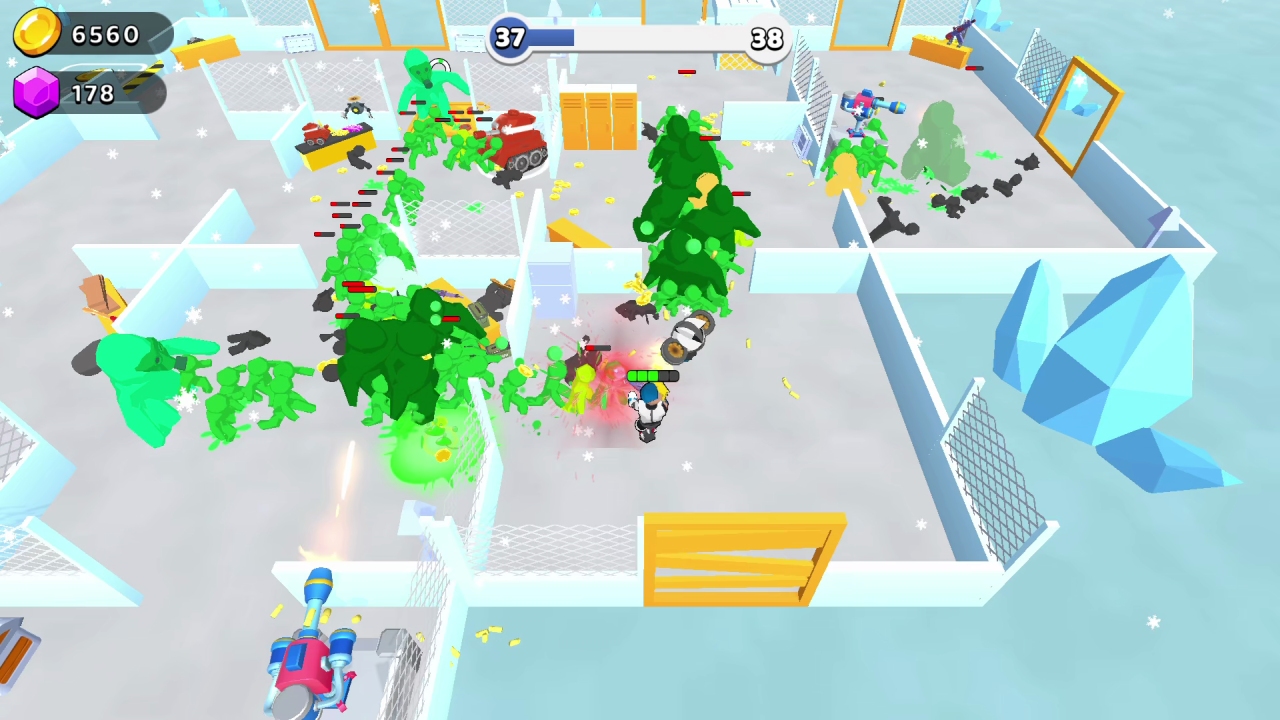Click the gold coin currency icon
This screenshot has width=1280, height=720.
coord(36,33)
